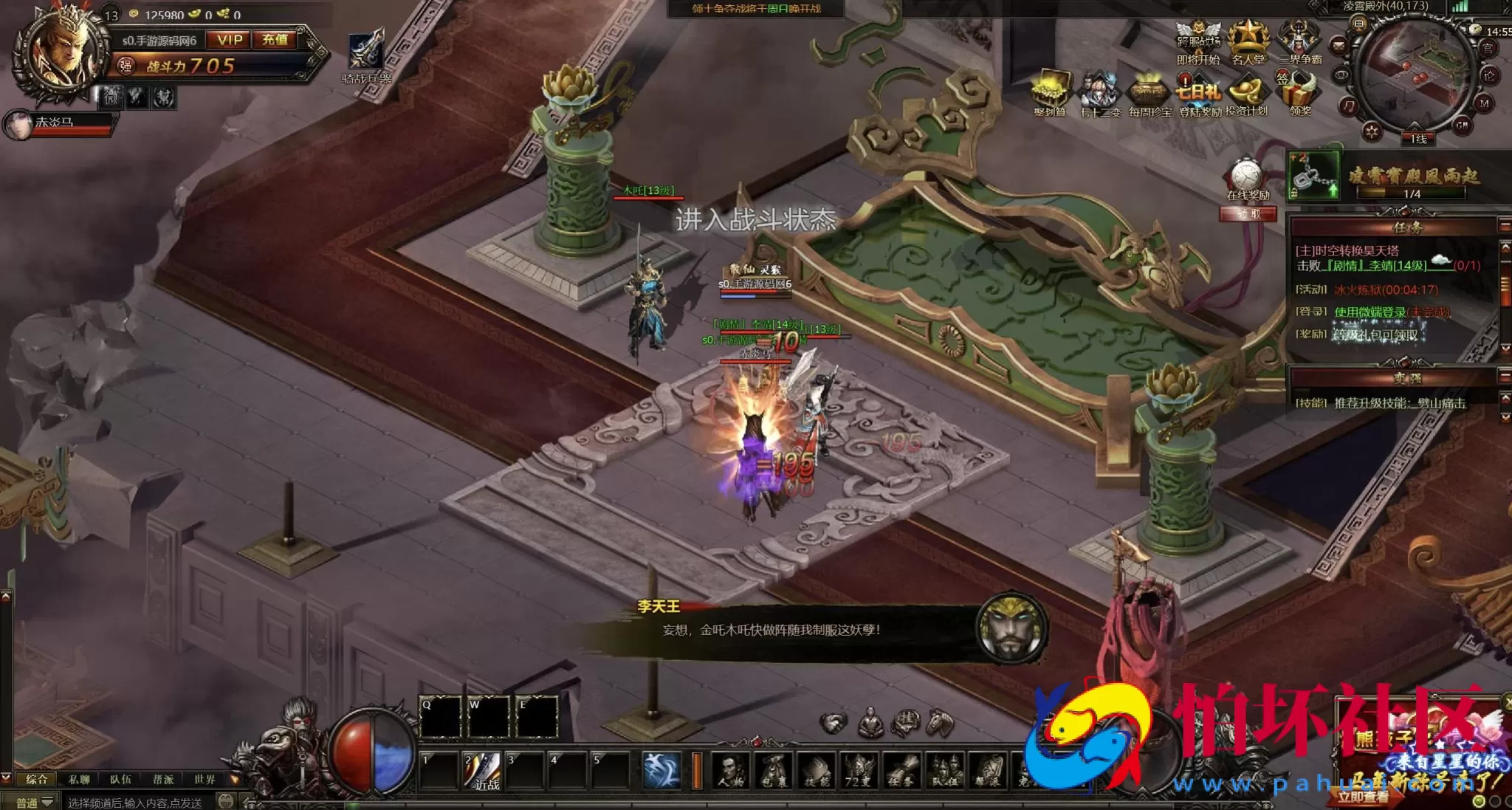
Task: Switch to the 帮派 chat tab
Action: click(163, 780)
